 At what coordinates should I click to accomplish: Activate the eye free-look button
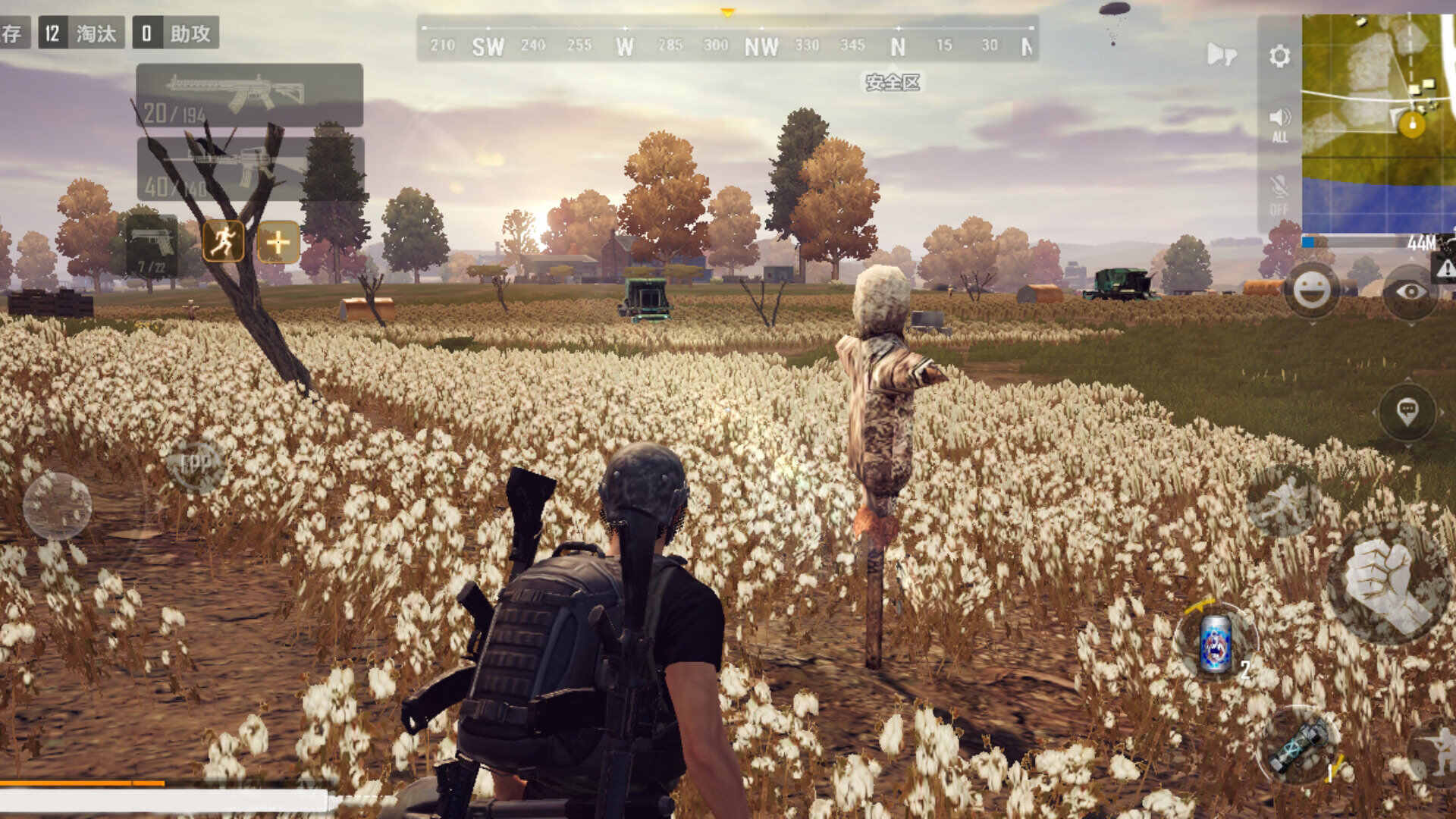(x=1410, y=291)
